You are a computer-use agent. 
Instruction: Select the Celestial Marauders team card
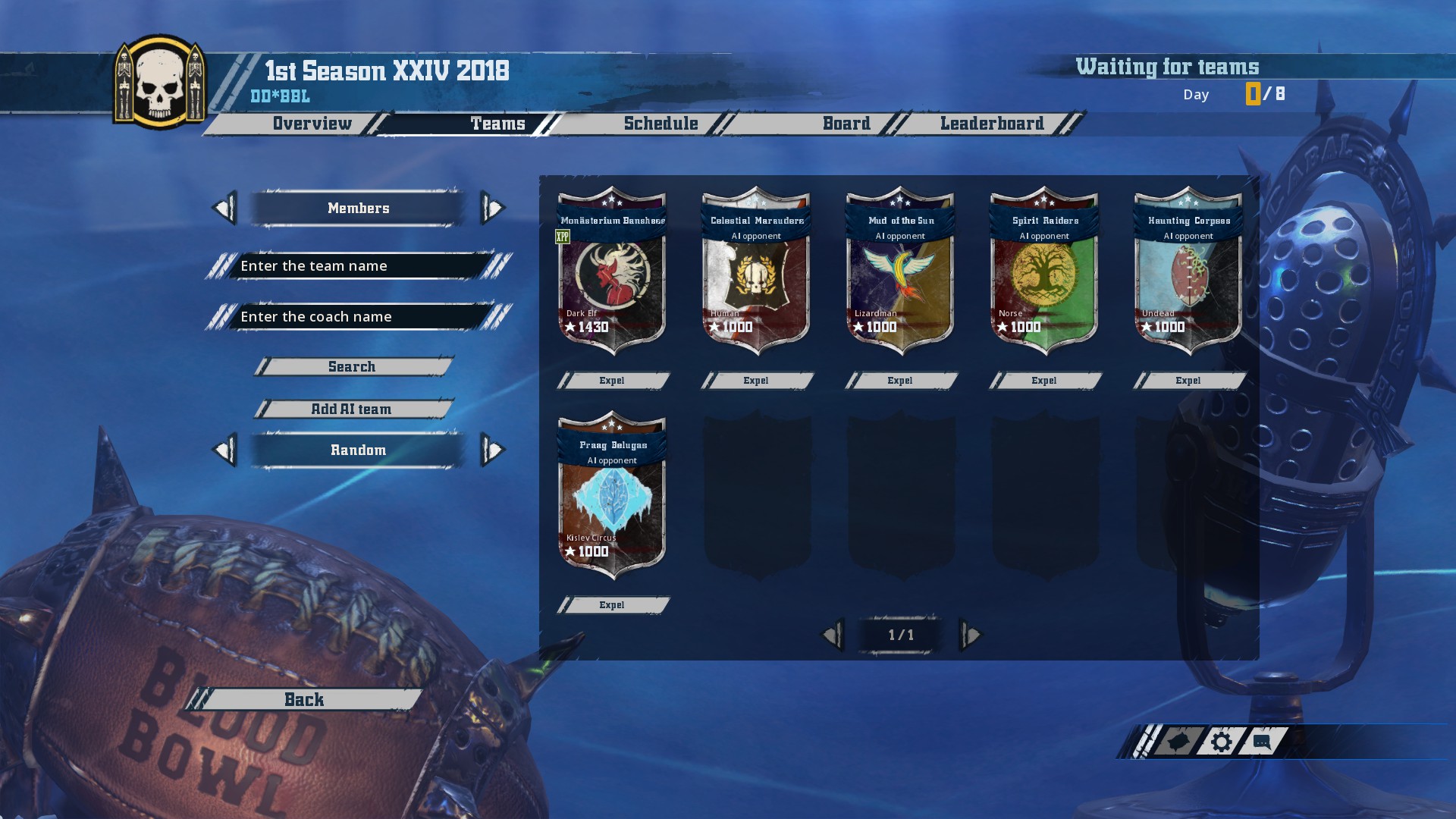point(756,273)
